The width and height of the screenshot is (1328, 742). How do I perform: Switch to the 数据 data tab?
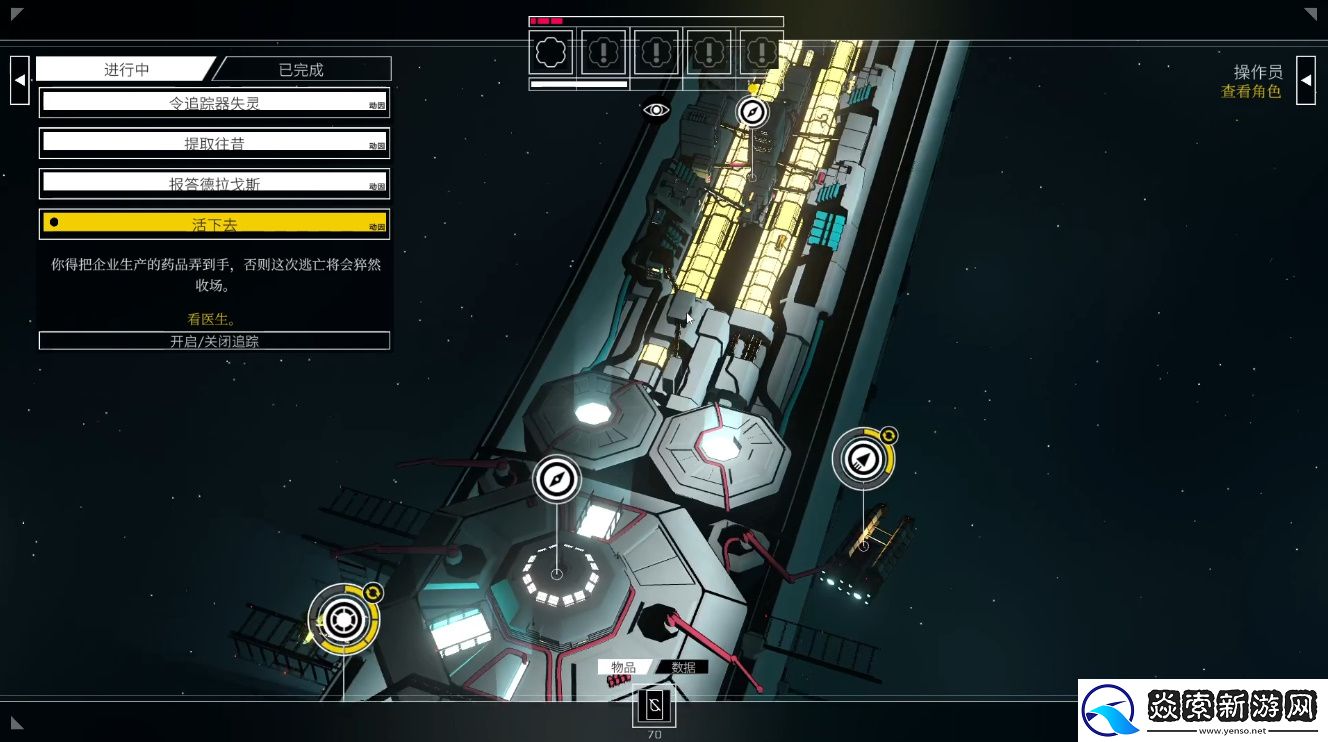[x=684, y=667]
